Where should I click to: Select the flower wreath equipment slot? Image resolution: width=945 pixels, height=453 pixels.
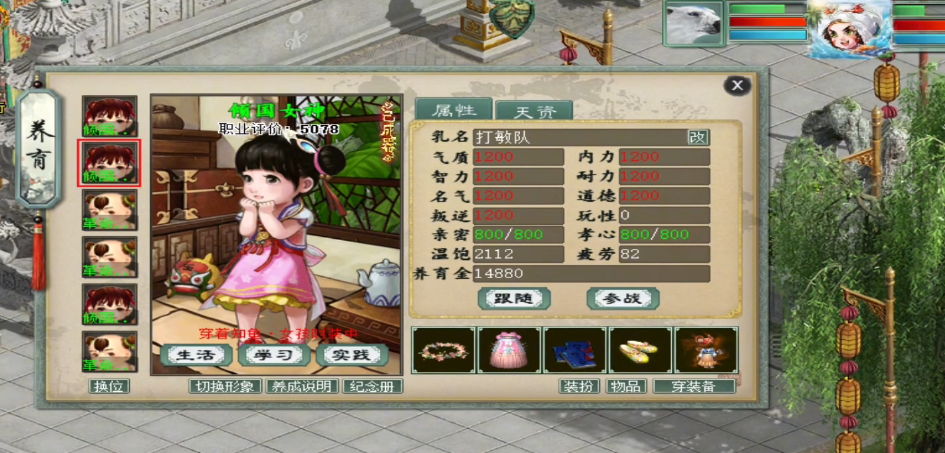coord(443,350)
